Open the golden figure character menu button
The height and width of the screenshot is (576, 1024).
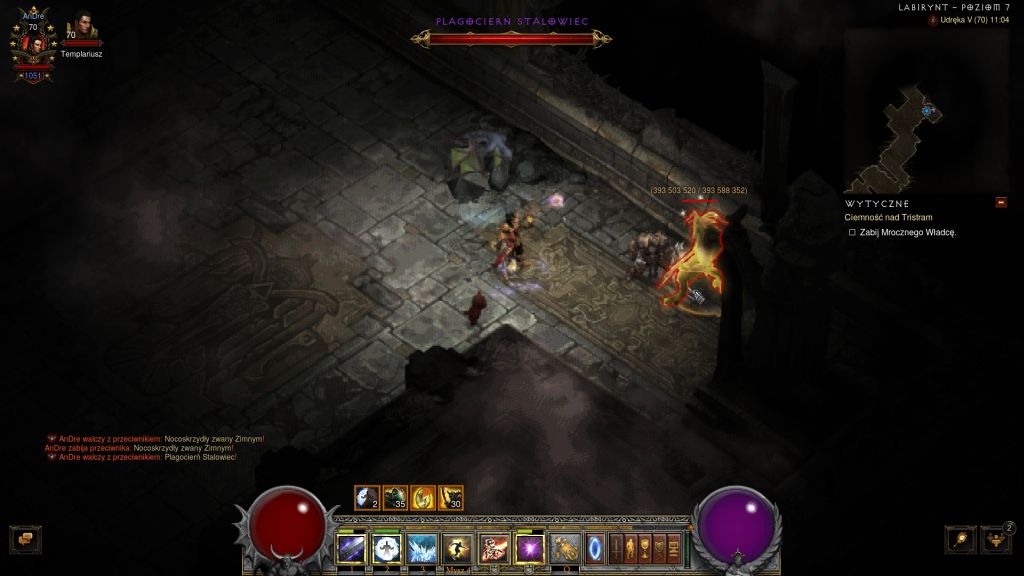[x=631, y=548]
